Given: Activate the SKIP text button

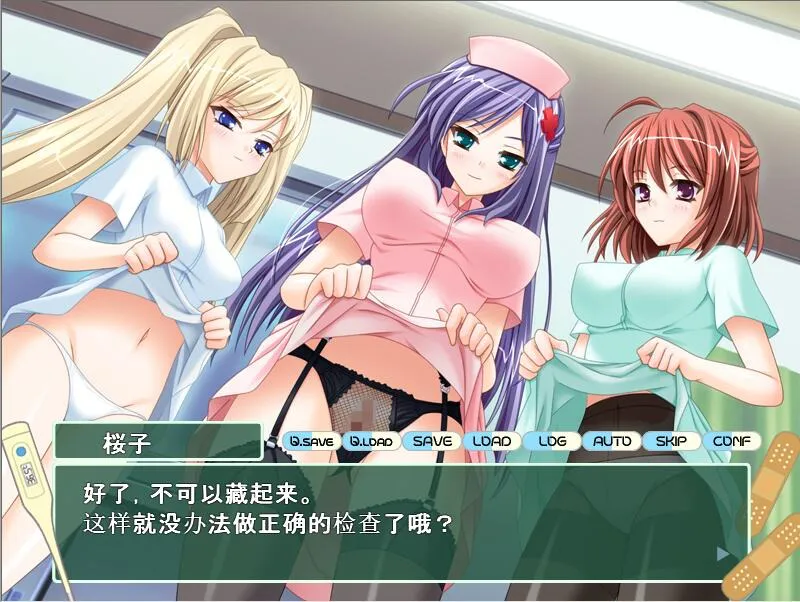Looking at the screenshot, I should (671, 441).
